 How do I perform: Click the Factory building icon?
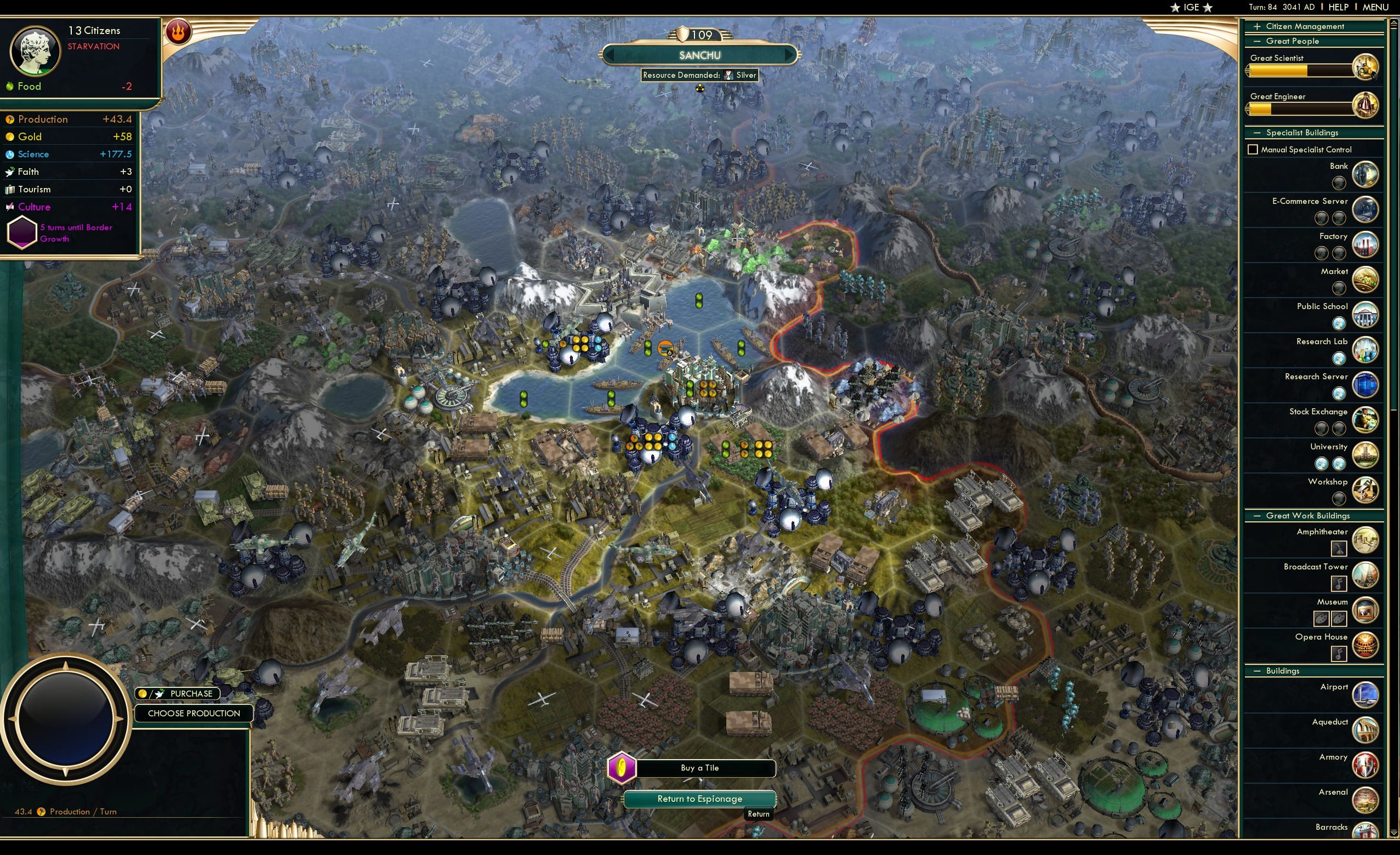[1367, 244]
